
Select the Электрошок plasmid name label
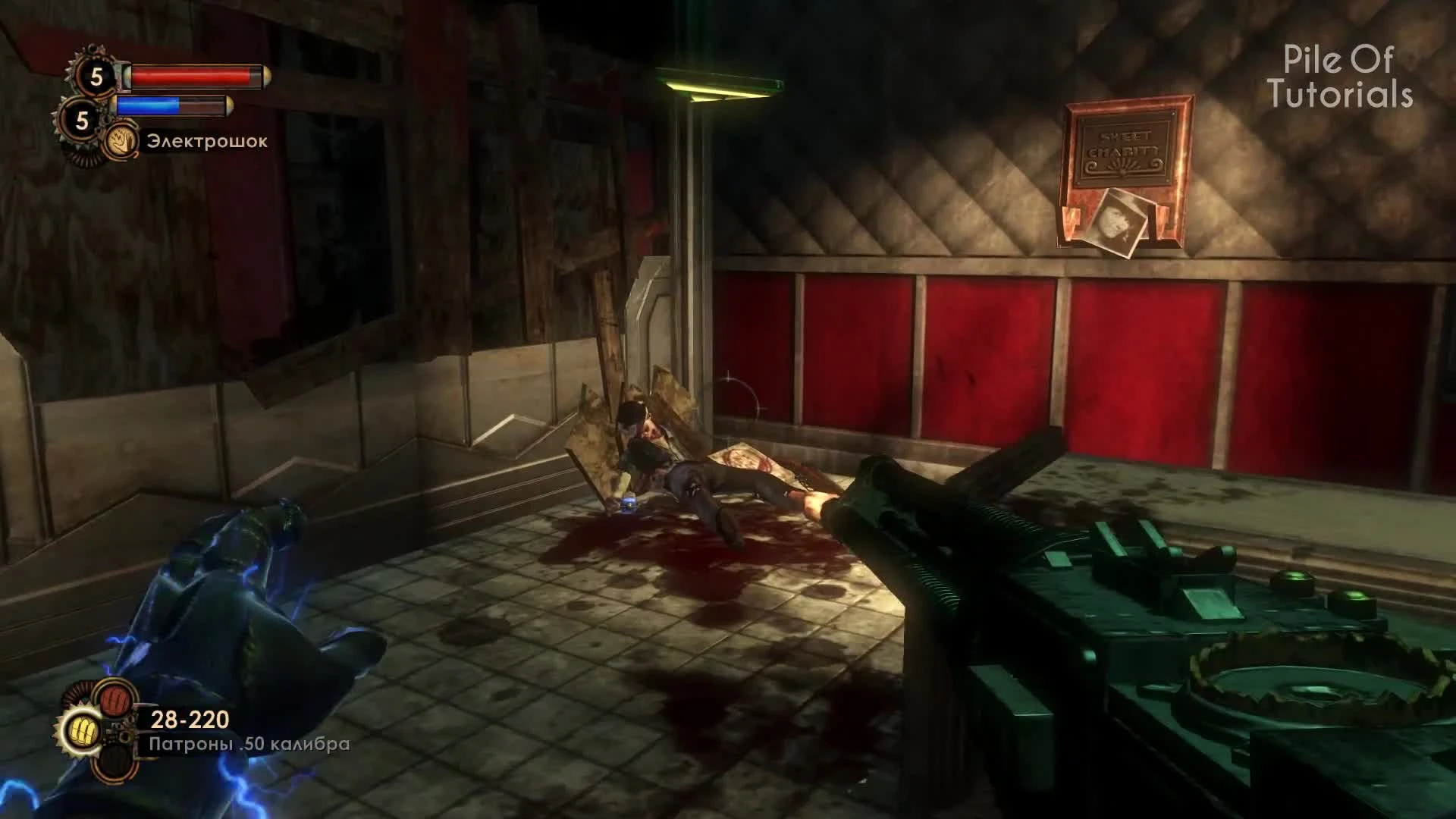point(206,143)
